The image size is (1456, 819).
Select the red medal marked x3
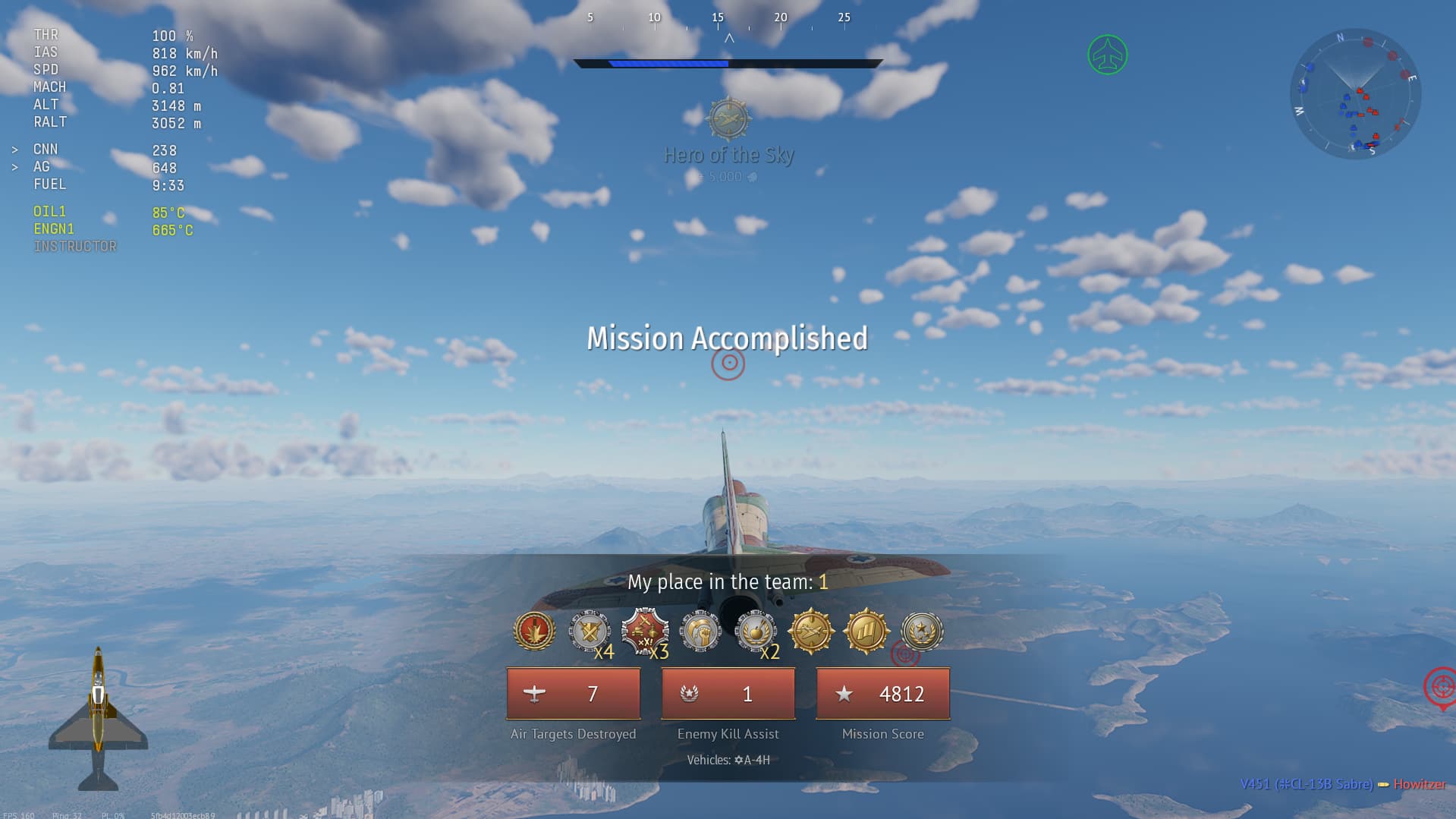(645, 632)
